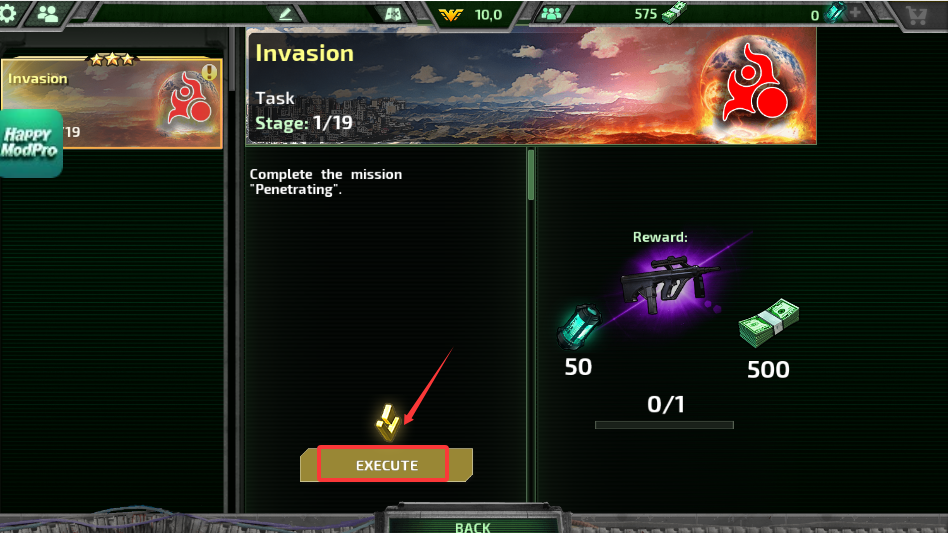Open the map icon in top bar
Screen dimensions: 948x533
pyautogui.click(x=393, y=14)
